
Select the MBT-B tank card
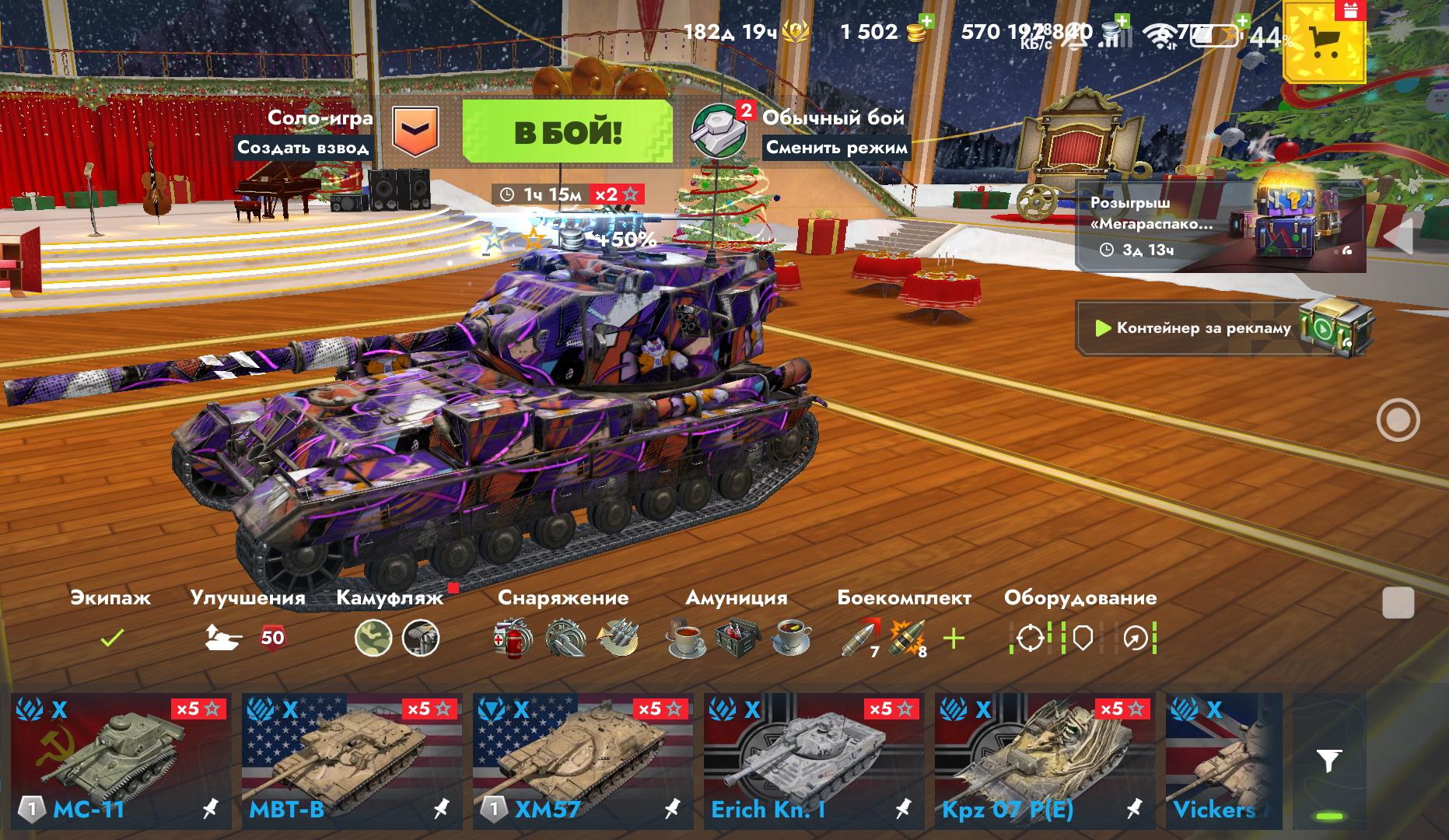tap(352, 761)
